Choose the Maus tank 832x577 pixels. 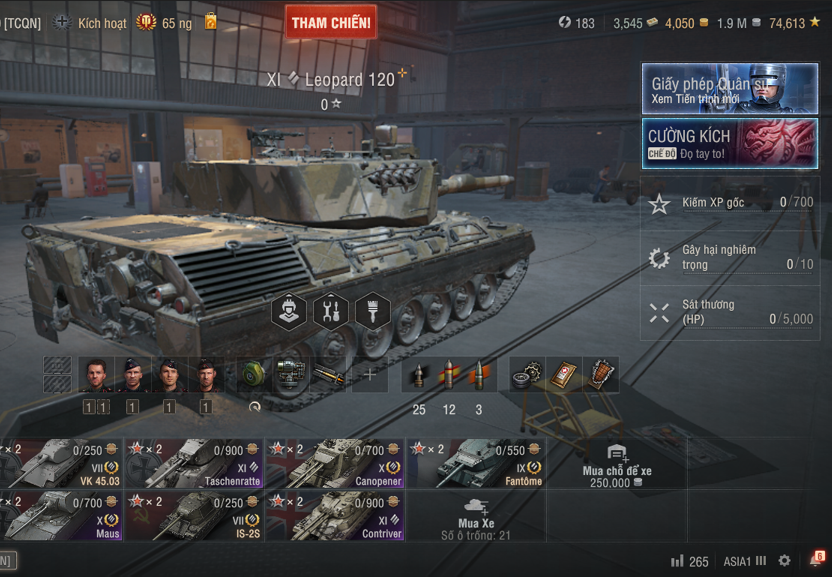(60, 515)
